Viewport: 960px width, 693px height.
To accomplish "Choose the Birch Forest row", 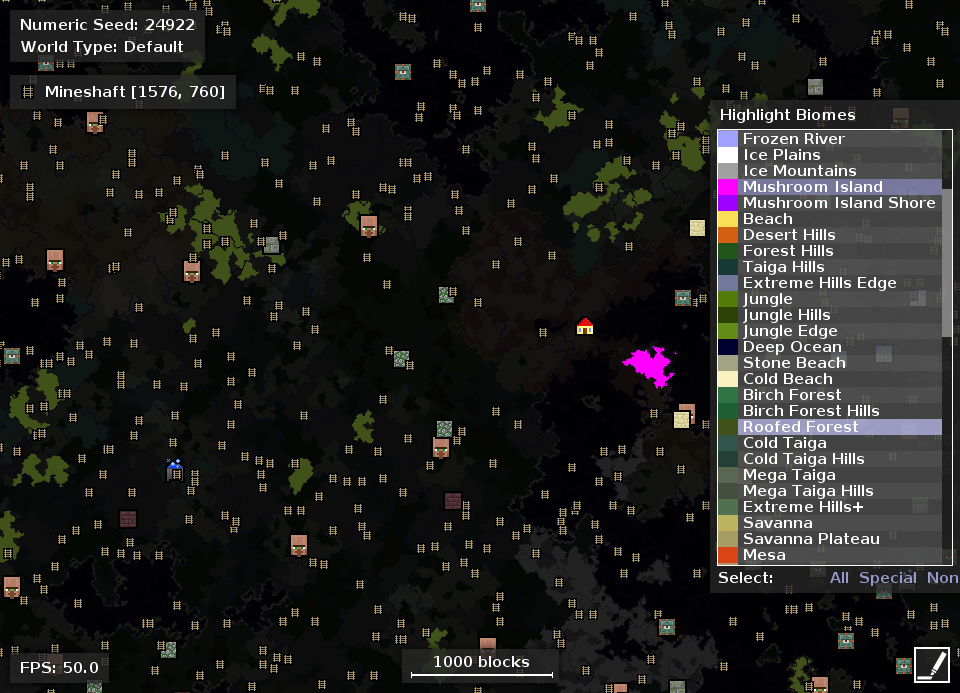I will tap(792, 395).
